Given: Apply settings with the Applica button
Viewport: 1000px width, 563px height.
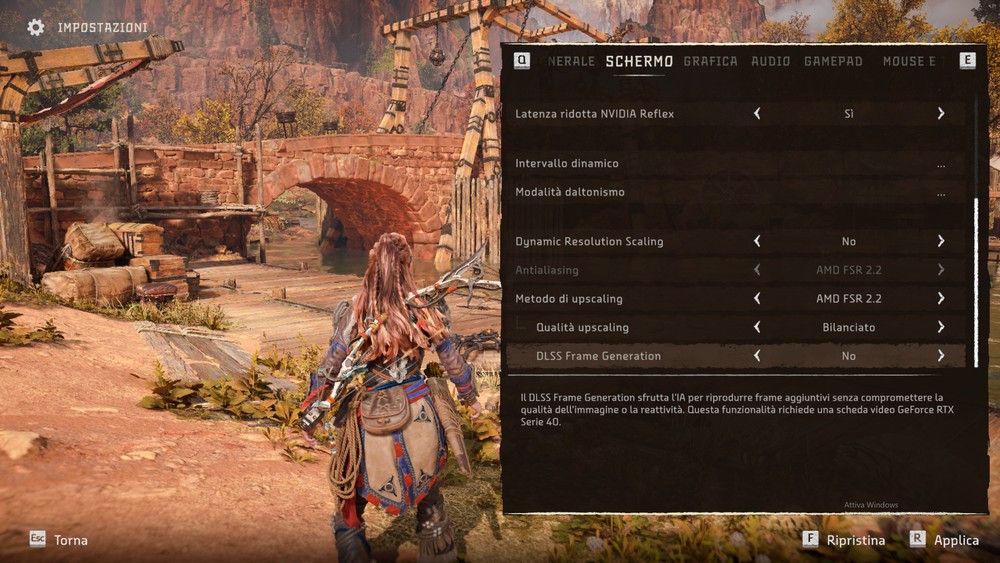Looking at the screenshot, I should pos(944,540).
